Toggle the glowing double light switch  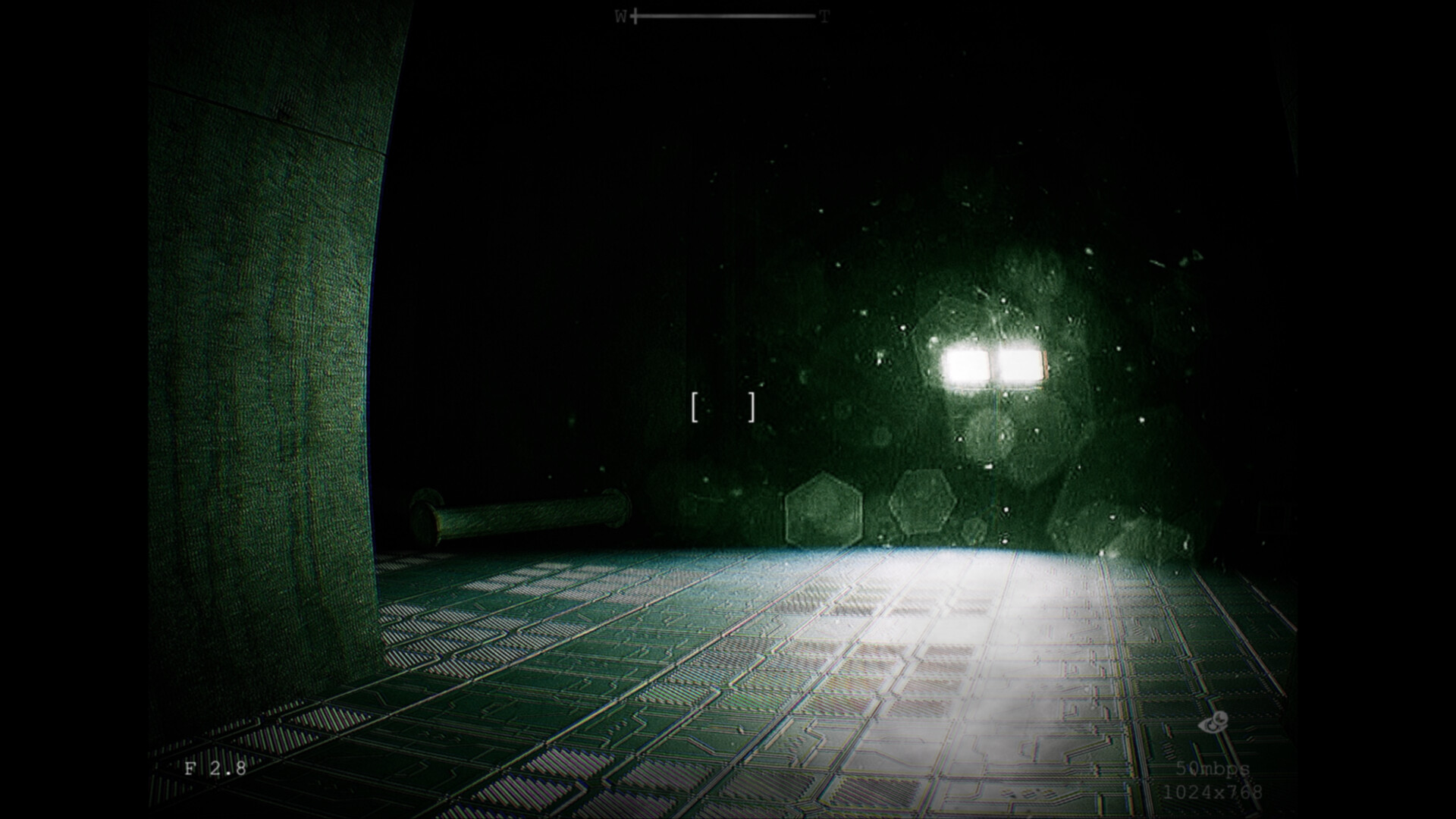click(x=993, y=364)
